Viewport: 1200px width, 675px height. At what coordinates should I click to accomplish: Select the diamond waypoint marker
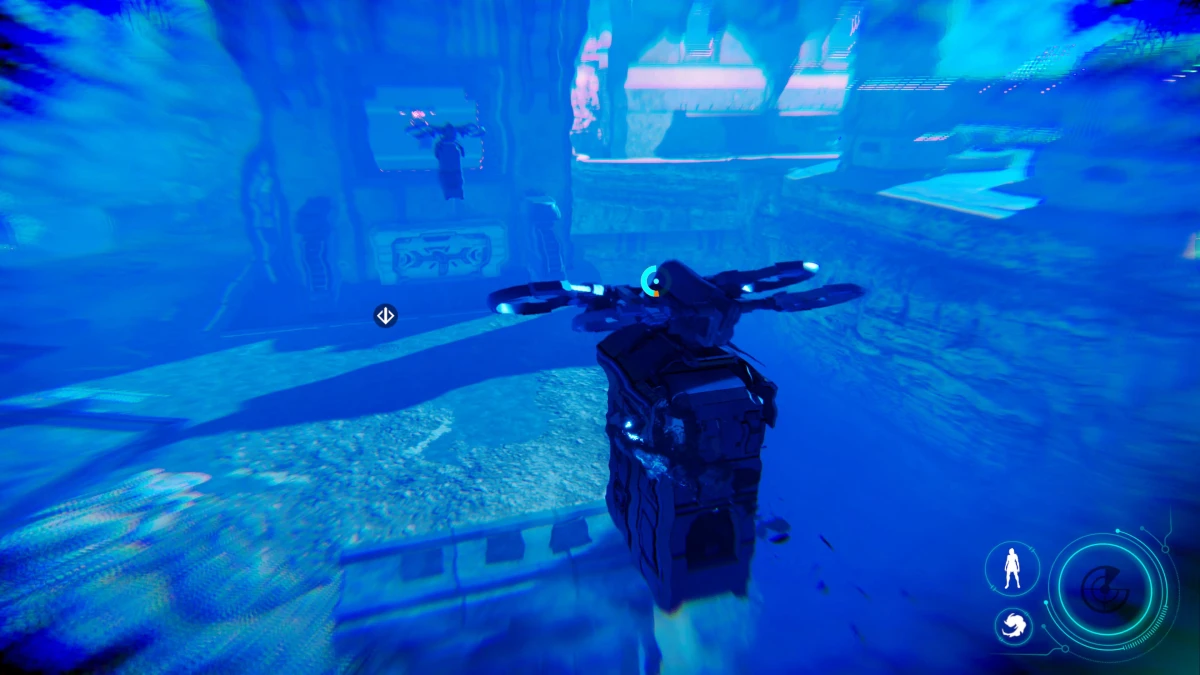pyautogui.click(x=385, y=316)
